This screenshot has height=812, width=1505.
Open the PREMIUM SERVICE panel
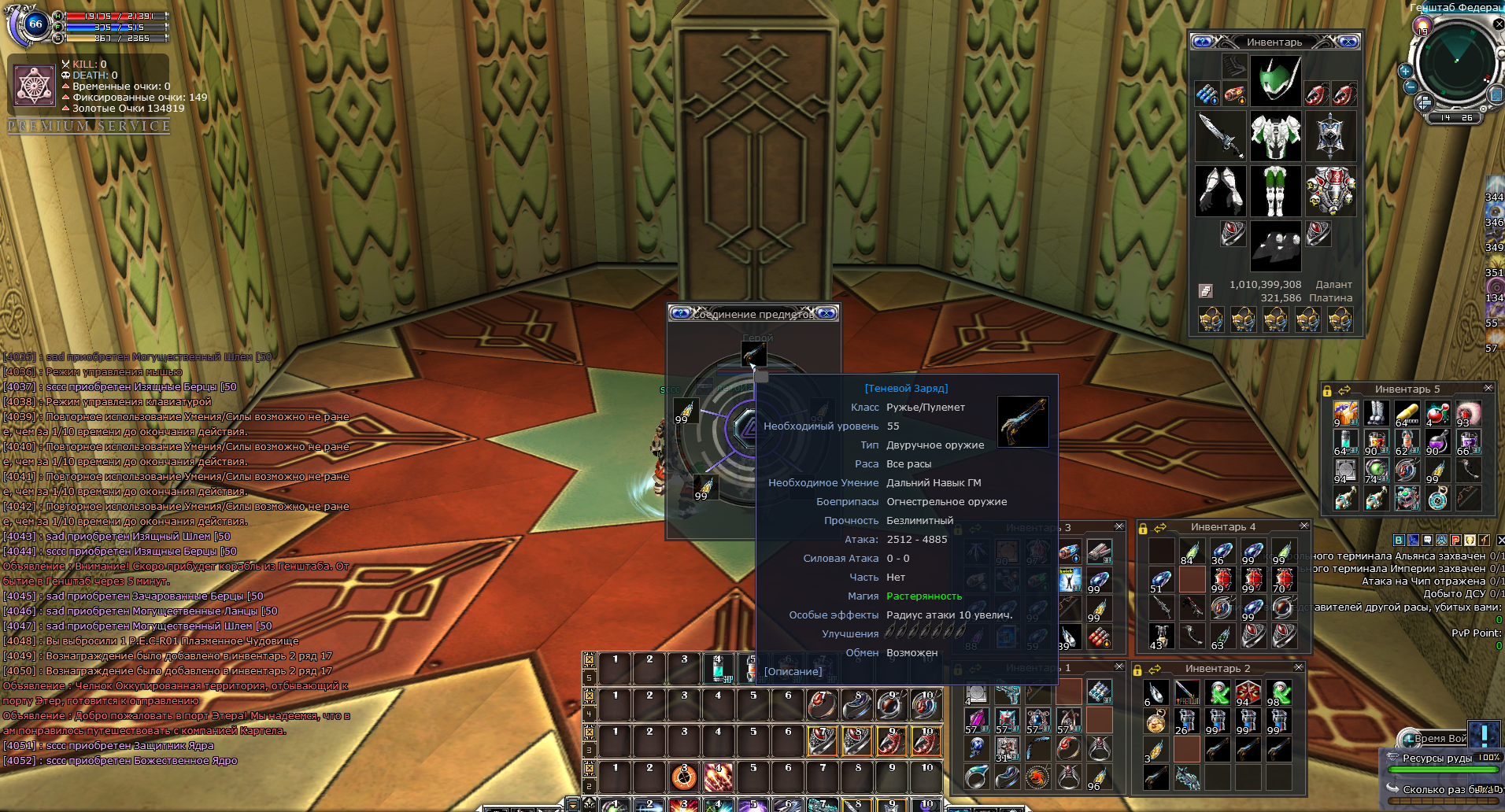click(x=89, y=126)
